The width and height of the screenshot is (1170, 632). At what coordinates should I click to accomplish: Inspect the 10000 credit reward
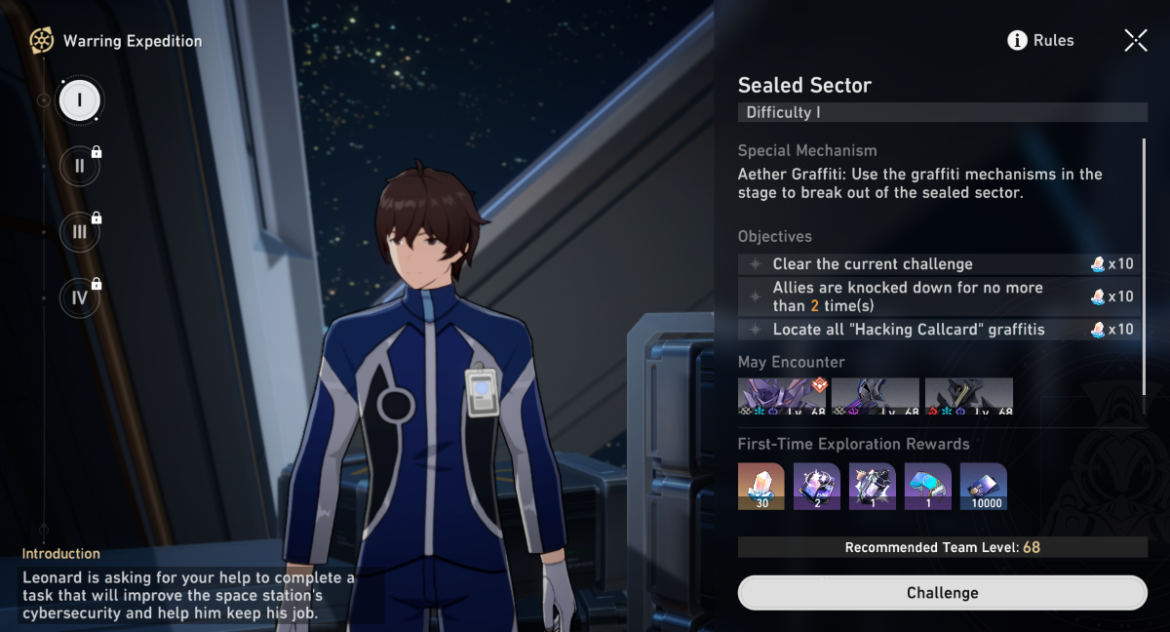[983, 486]
